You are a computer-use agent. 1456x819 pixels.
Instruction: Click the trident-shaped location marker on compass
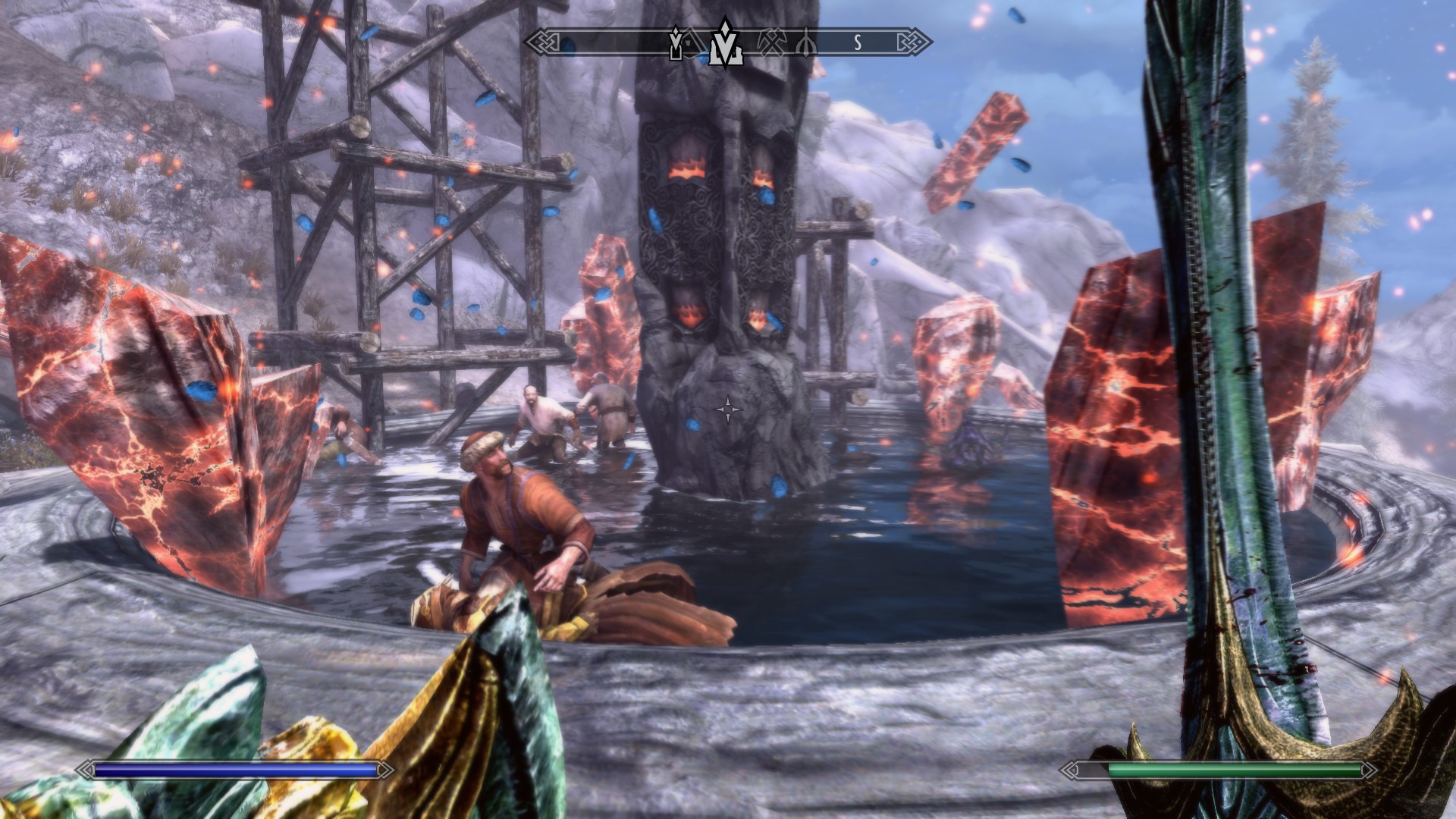point(807,44)
